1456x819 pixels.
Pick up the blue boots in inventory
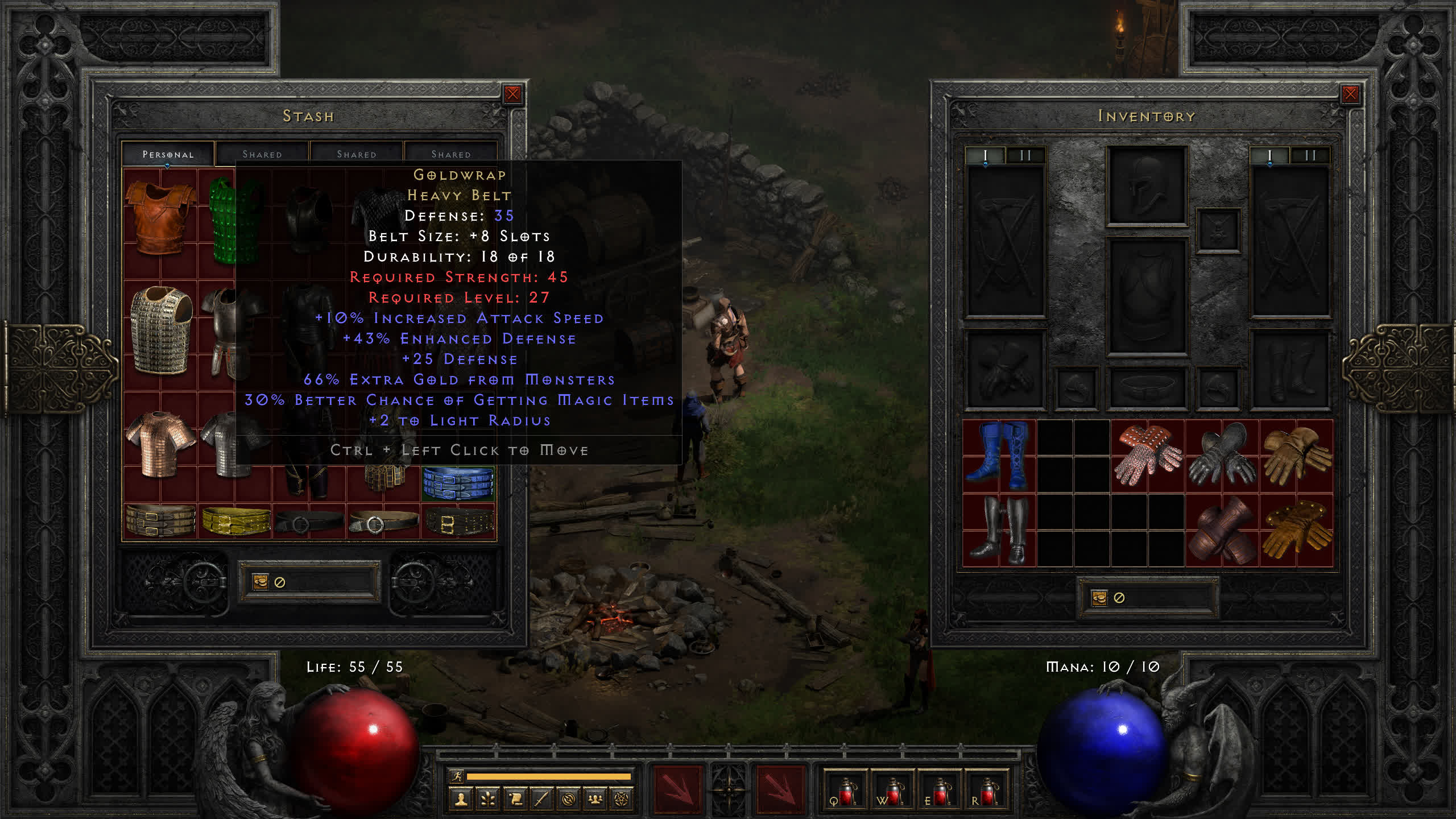coord(999,456)
